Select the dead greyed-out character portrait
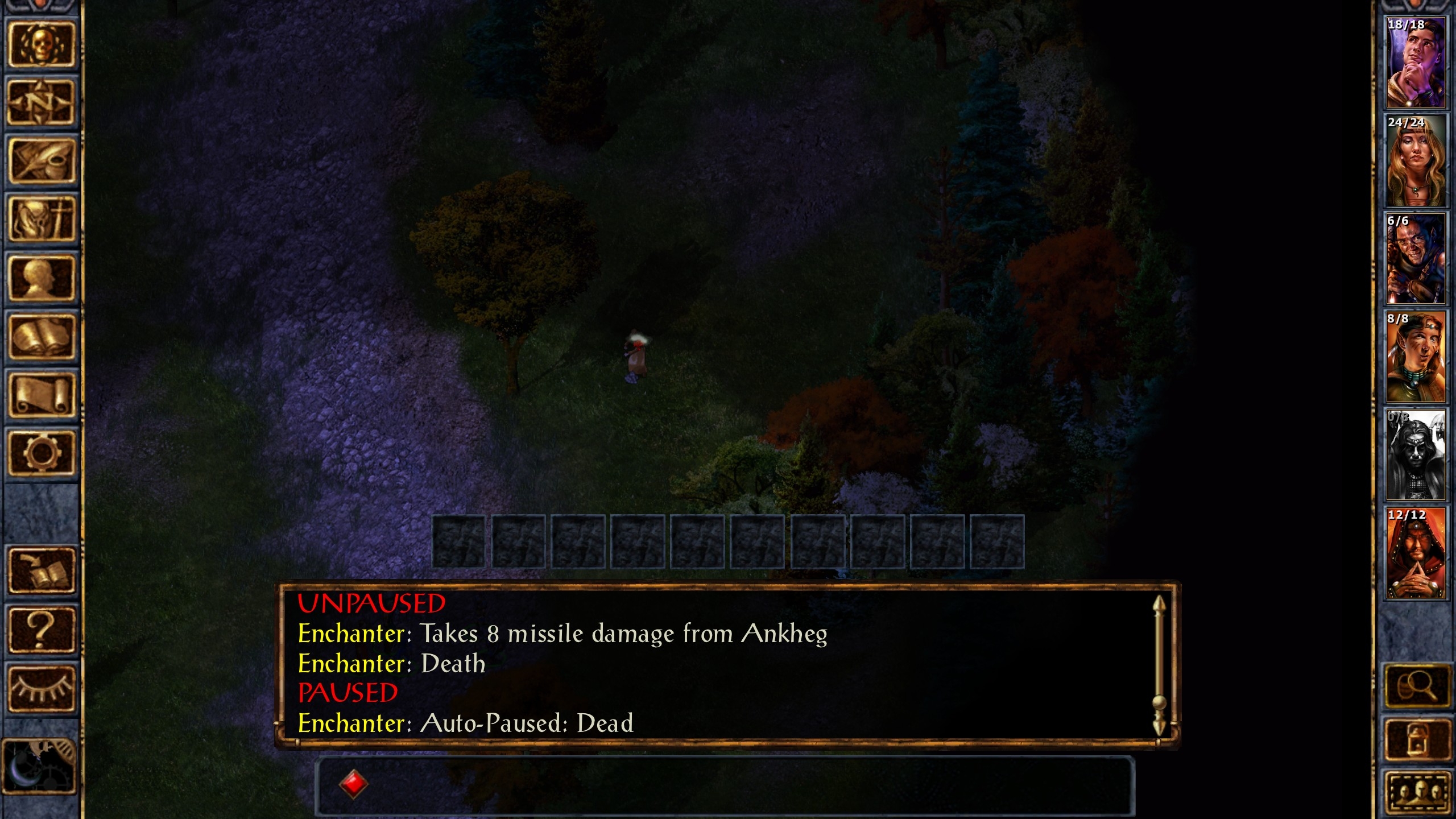The image size is (1456, 819). (1415, 455)
